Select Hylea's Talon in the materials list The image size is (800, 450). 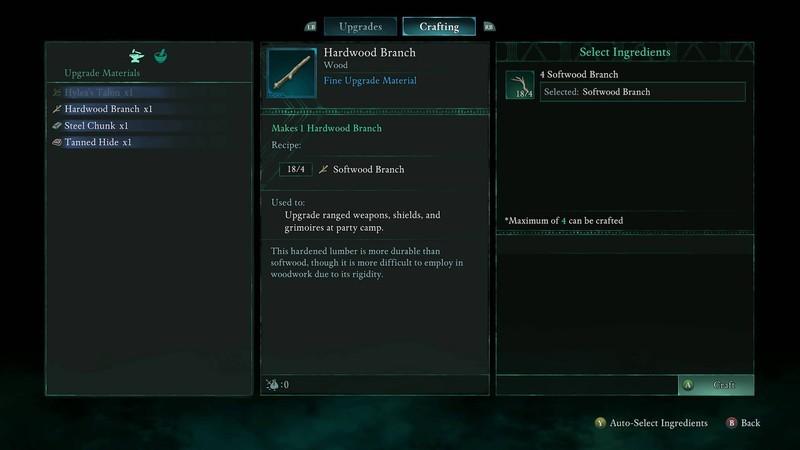tap(100, 93)
